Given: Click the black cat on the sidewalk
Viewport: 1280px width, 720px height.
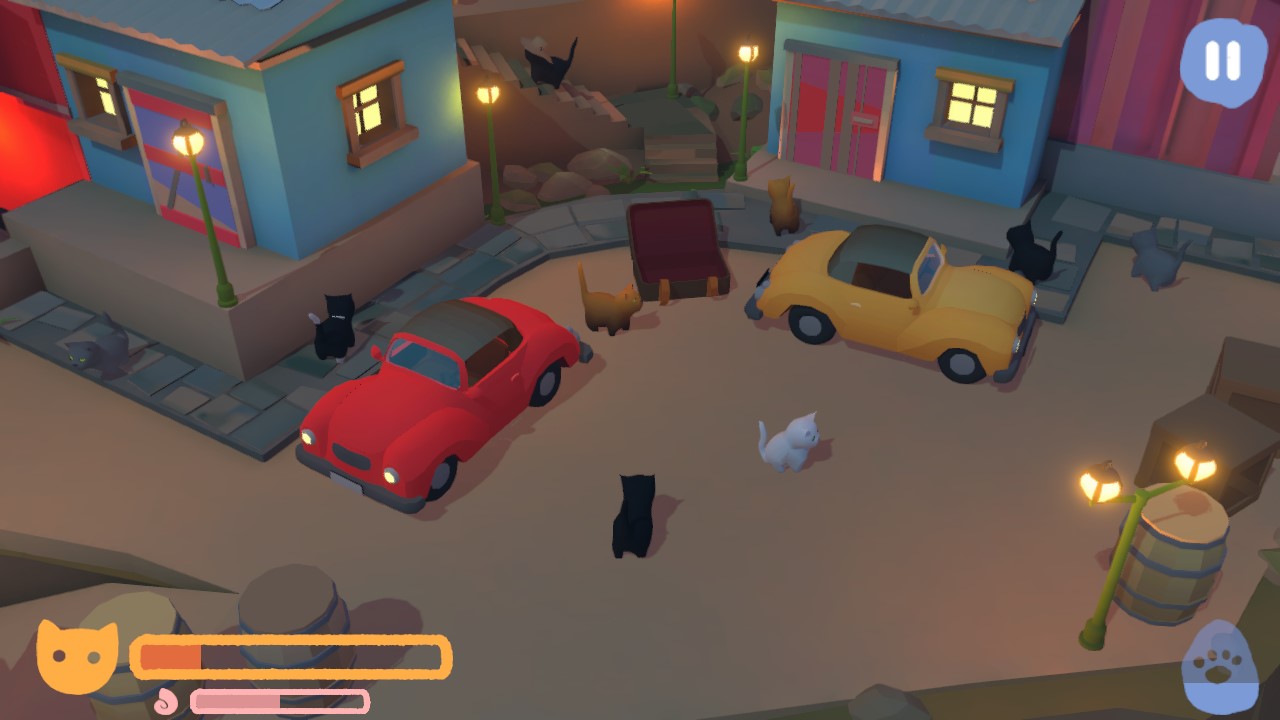Looking at the screenshot, I should (x=335, y=325).
